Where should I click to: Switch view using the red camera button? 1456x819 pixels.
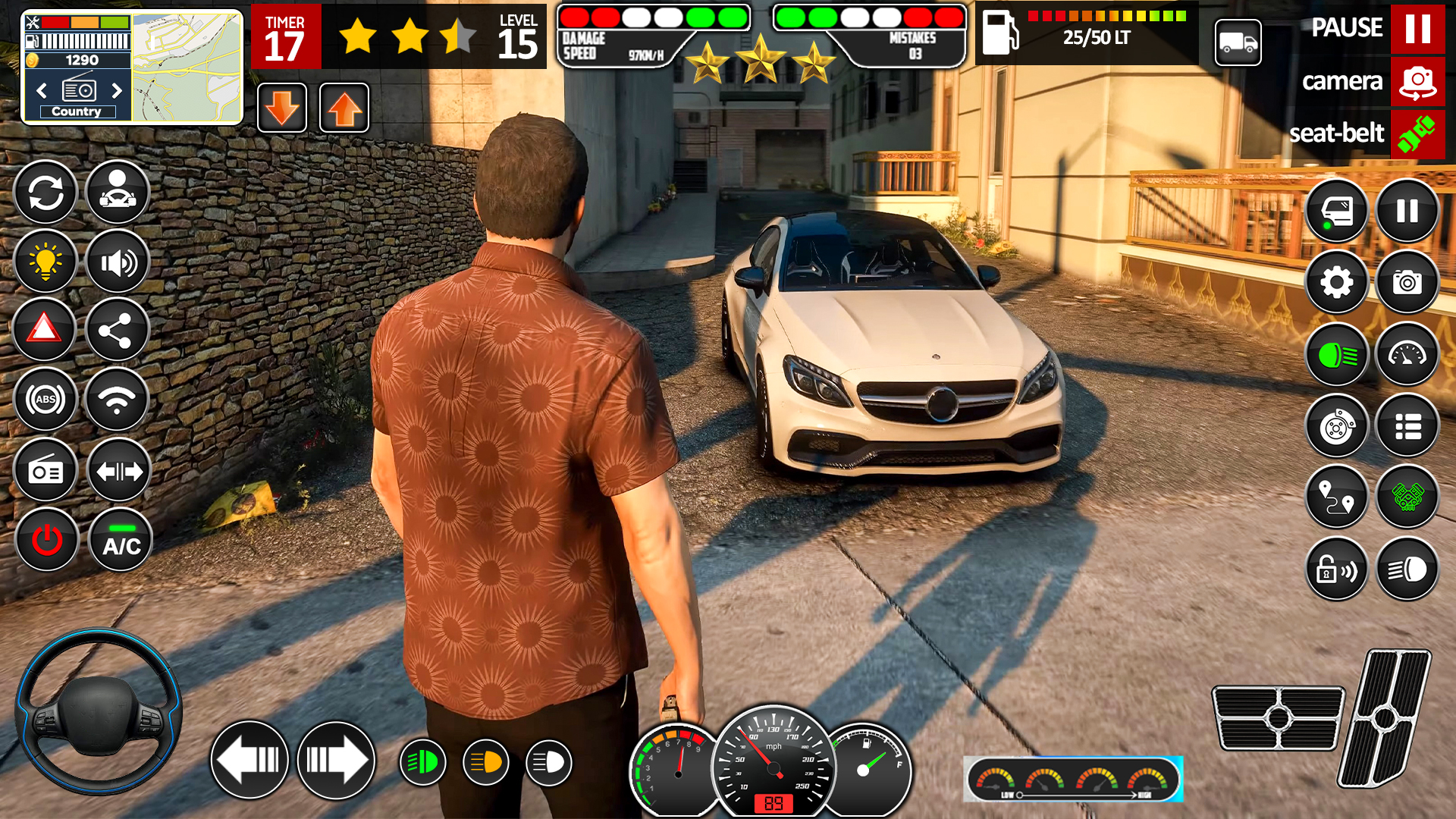pyautogui.click(x=1417, y=82)
